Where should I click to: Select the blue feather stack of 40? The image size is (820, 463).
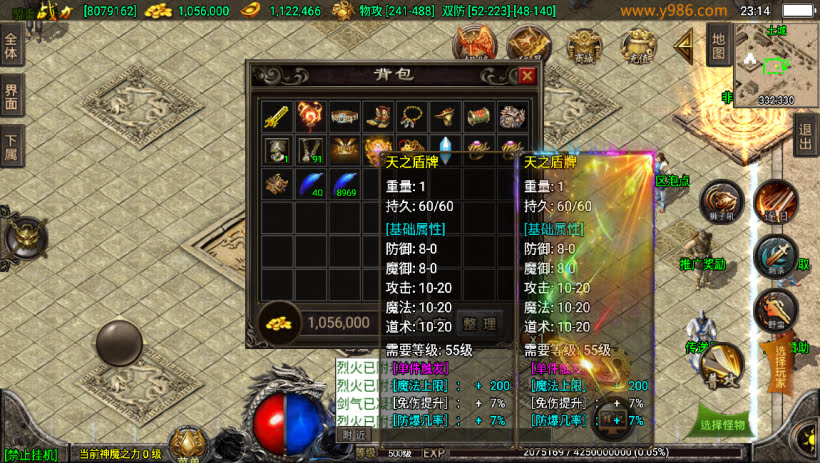[312, 184]
